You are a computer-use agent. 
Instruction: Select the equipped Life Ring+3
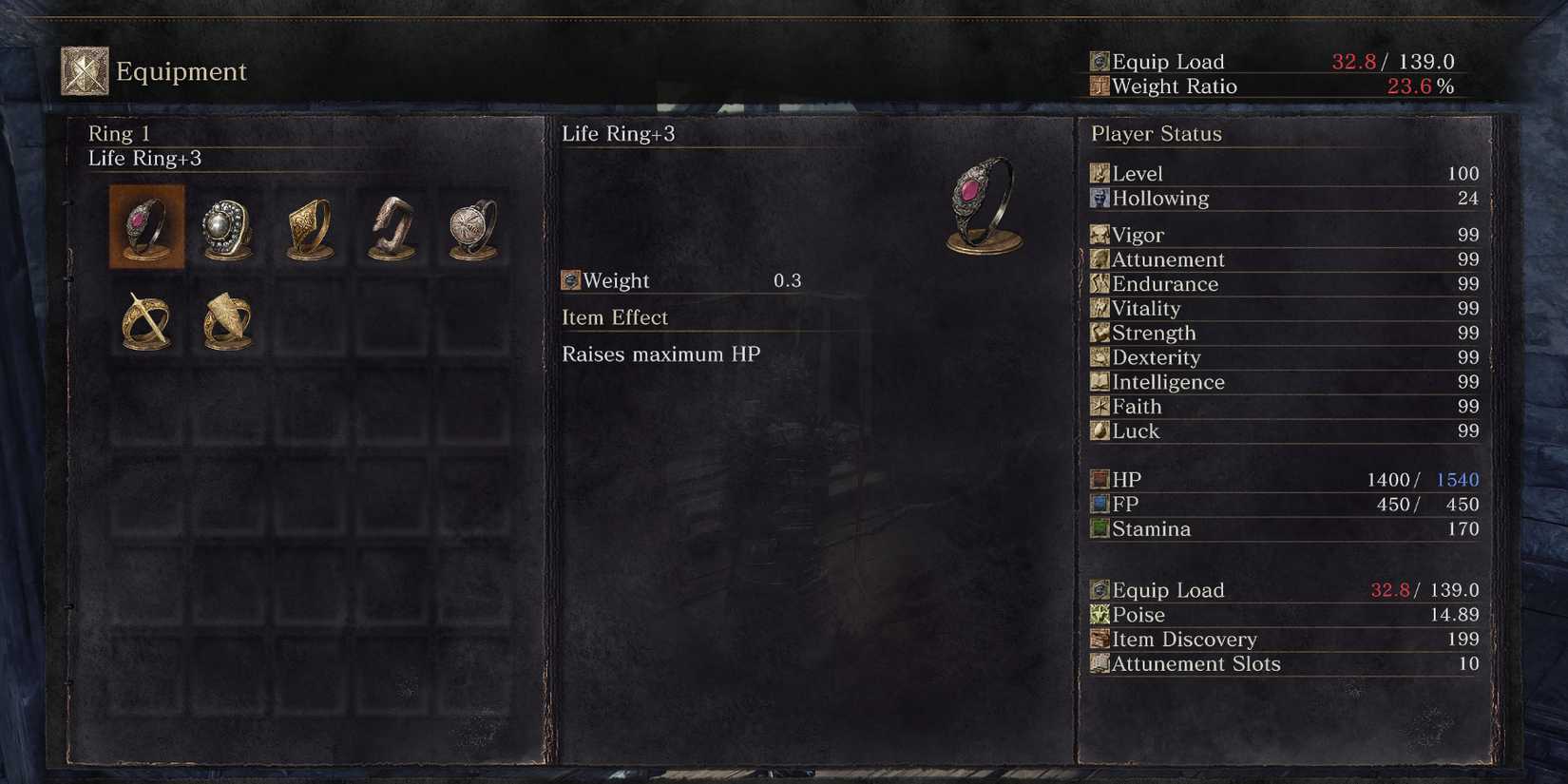145,228
